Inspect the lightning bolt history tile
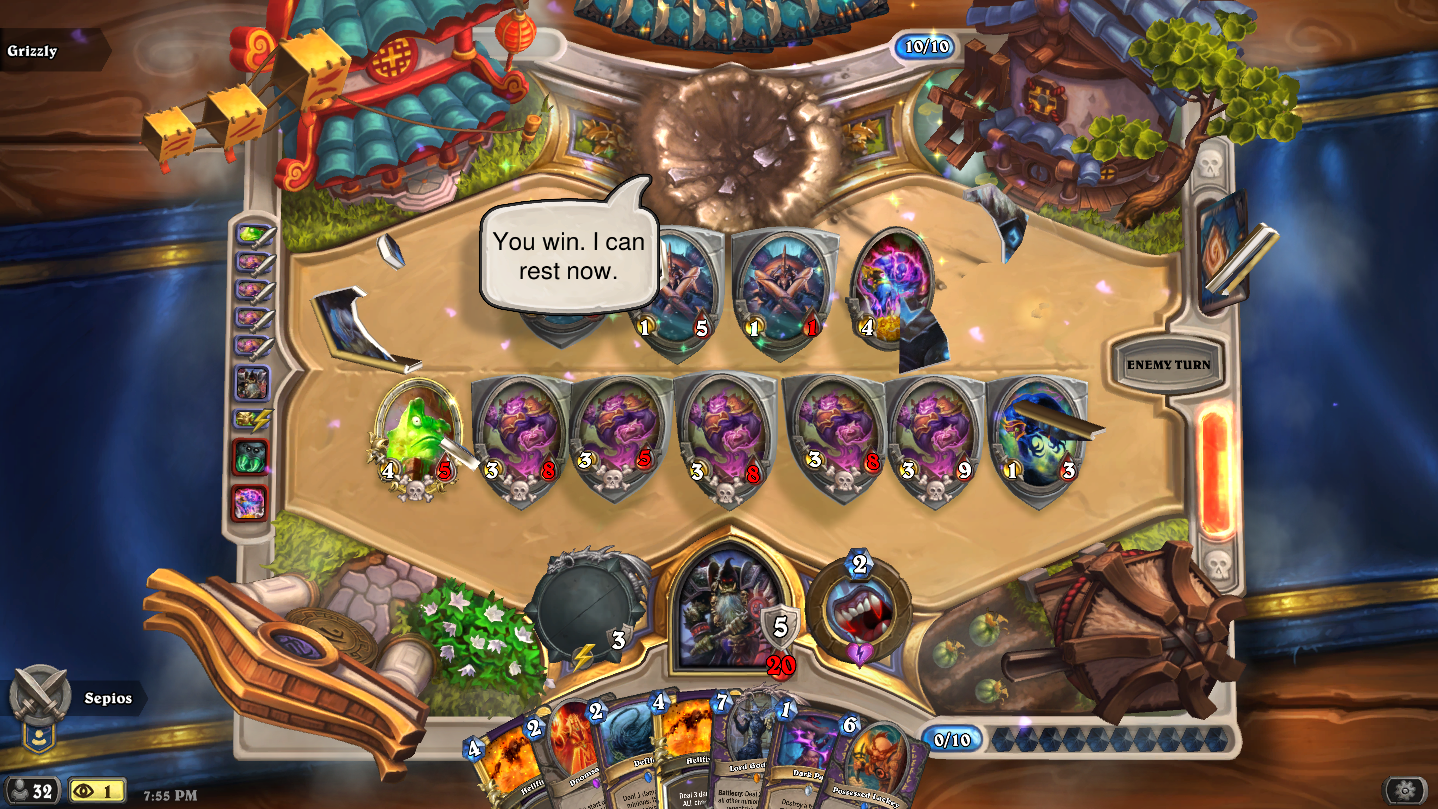 251,420
